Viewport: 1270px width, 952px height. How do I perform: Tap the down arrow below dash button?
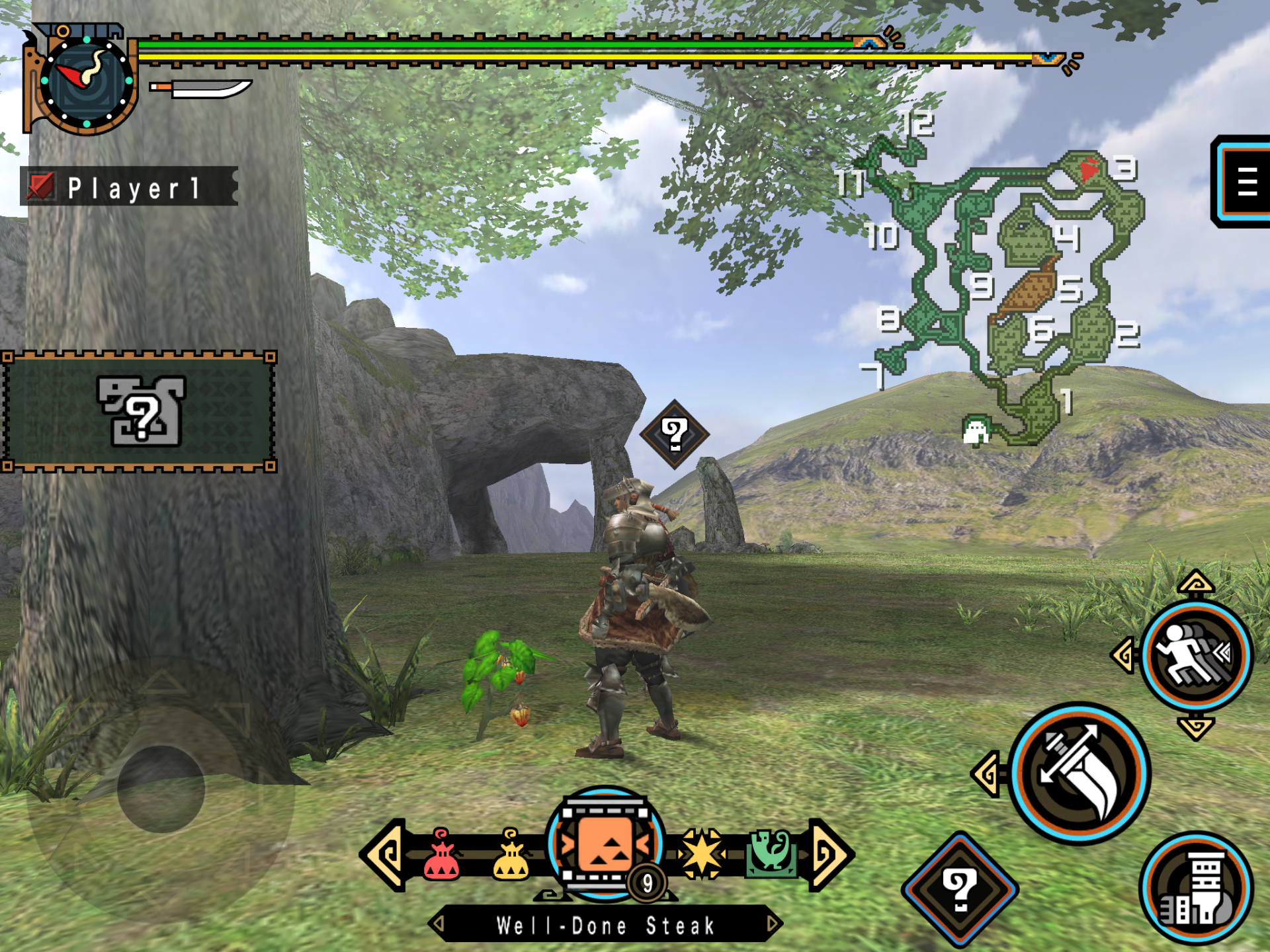click(x=1196, y=728)
